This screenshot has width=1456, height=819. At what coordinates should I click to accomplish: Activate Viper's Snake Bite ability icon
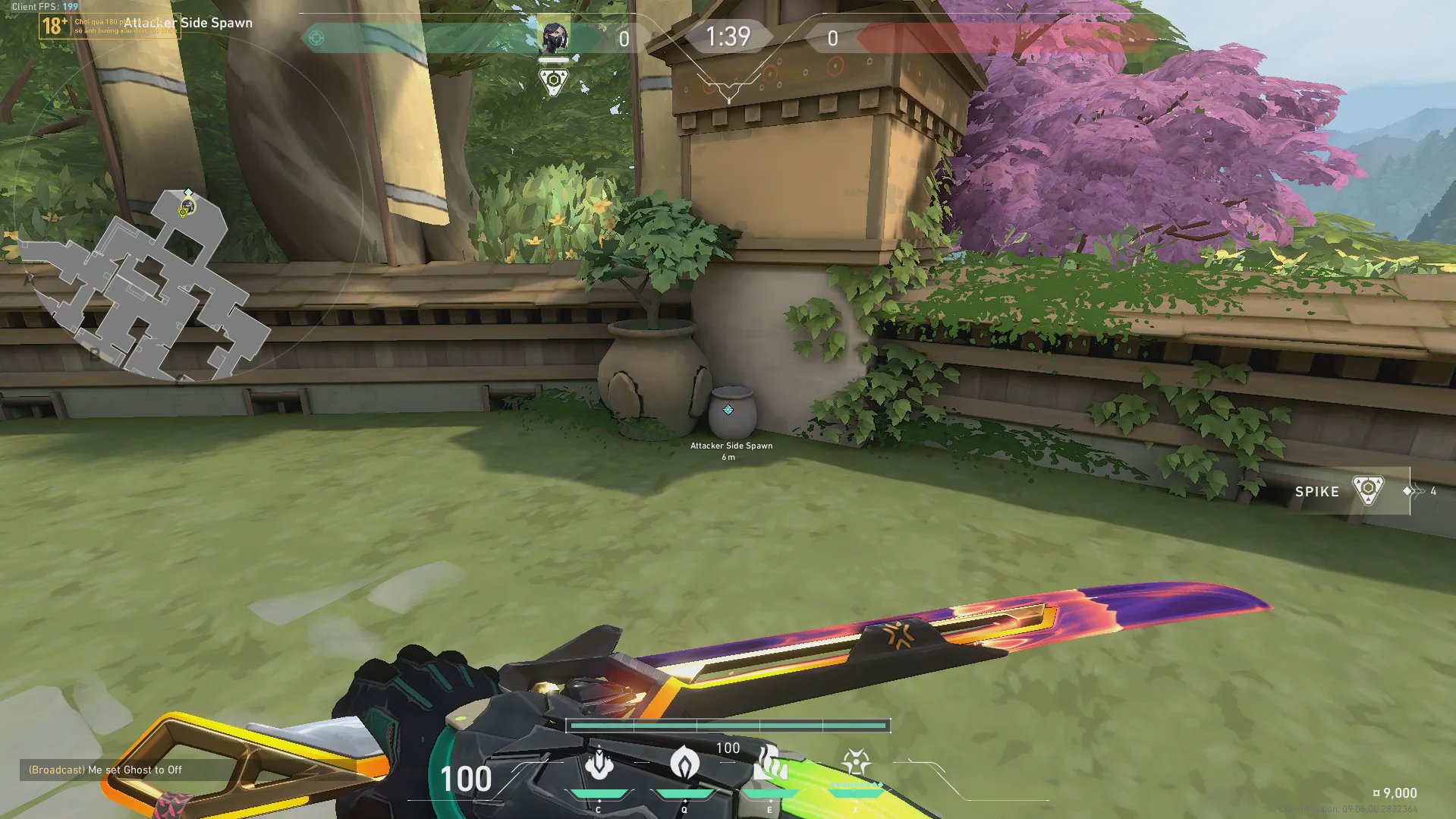pos(599,764)
